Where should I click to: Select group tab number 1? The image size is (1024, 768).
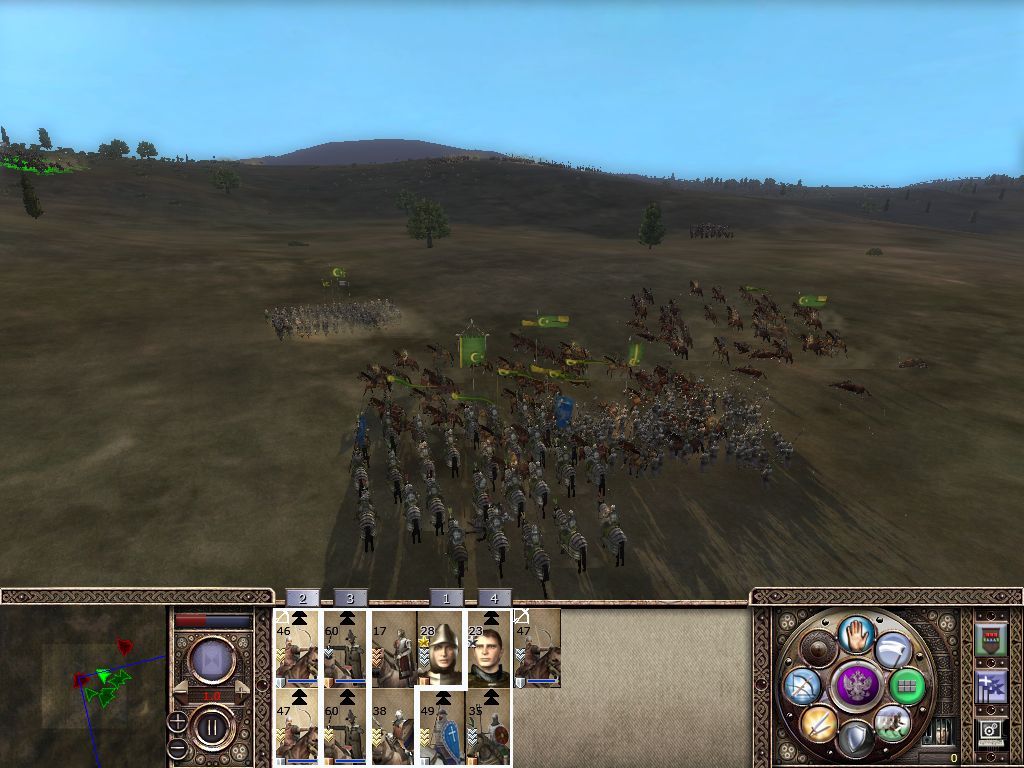point(445,598)
